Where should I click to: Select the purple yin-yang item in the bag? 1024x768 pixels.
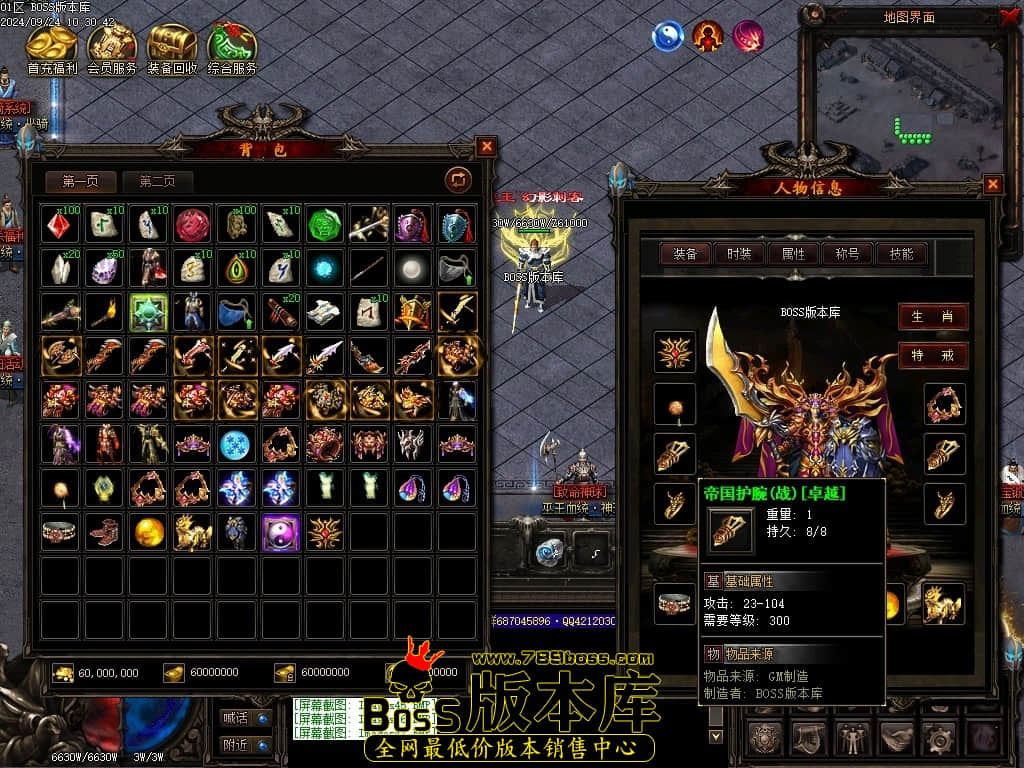click(280, 532)
